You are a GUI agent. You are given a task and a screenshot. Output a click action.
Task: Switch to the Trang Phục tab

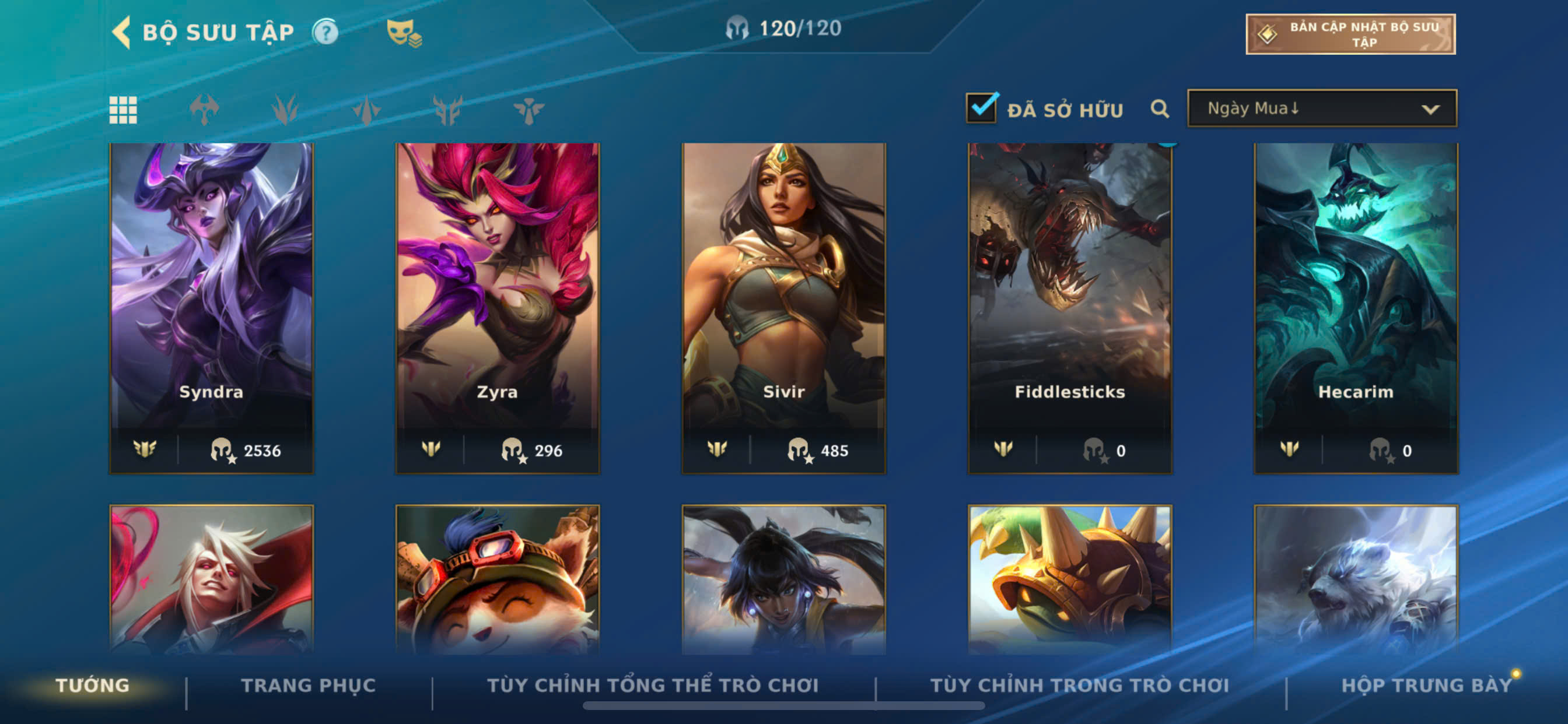pos(308,686)
